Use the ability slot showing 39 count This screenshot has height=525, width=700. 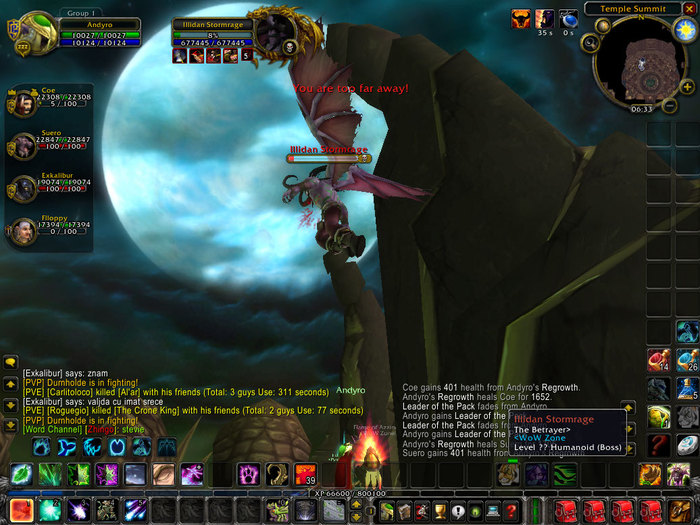pyautogui.click(x=305, y=474)
